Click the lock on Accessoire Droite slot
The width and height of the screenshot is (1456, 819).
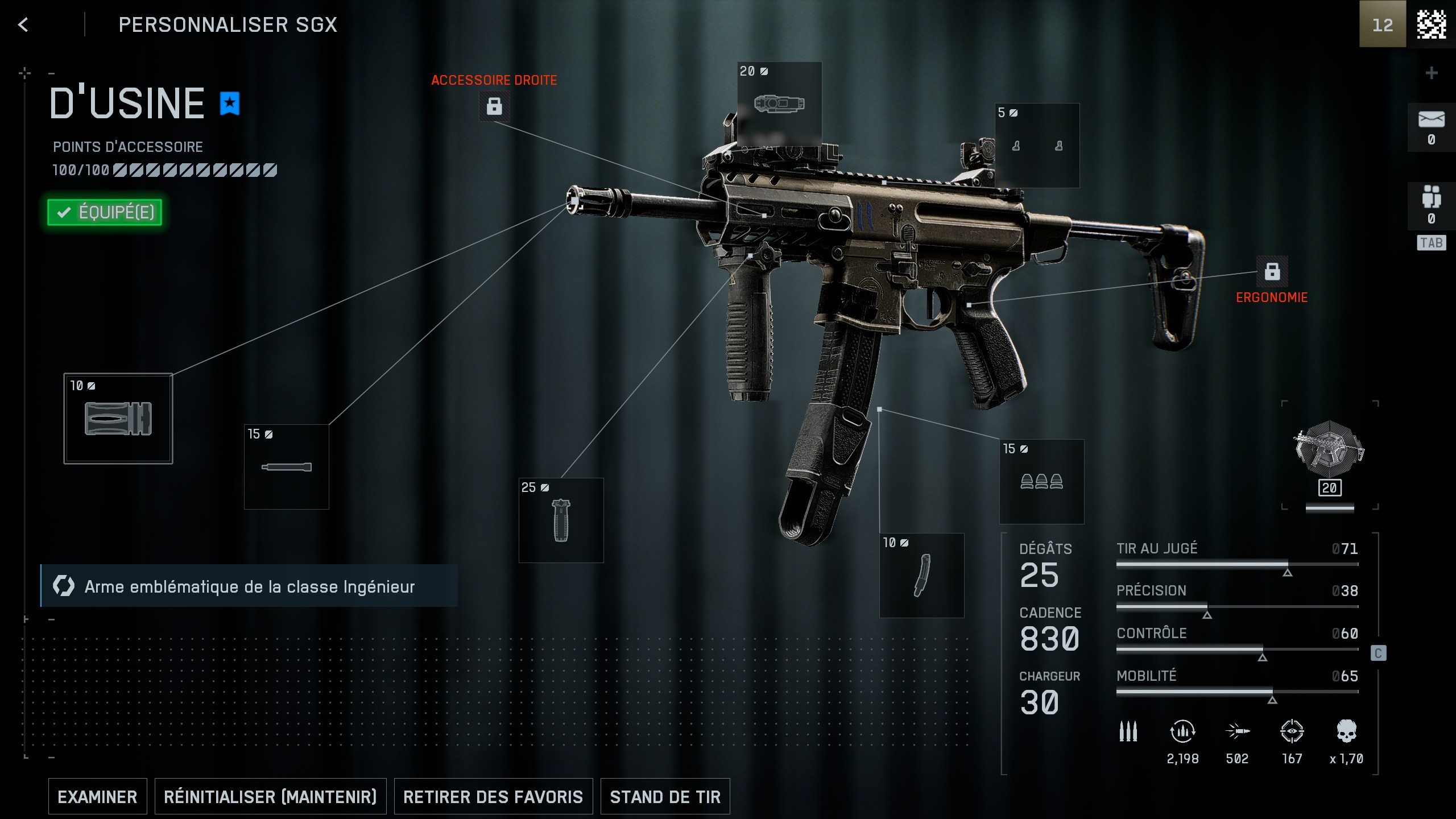coord(495,107)
